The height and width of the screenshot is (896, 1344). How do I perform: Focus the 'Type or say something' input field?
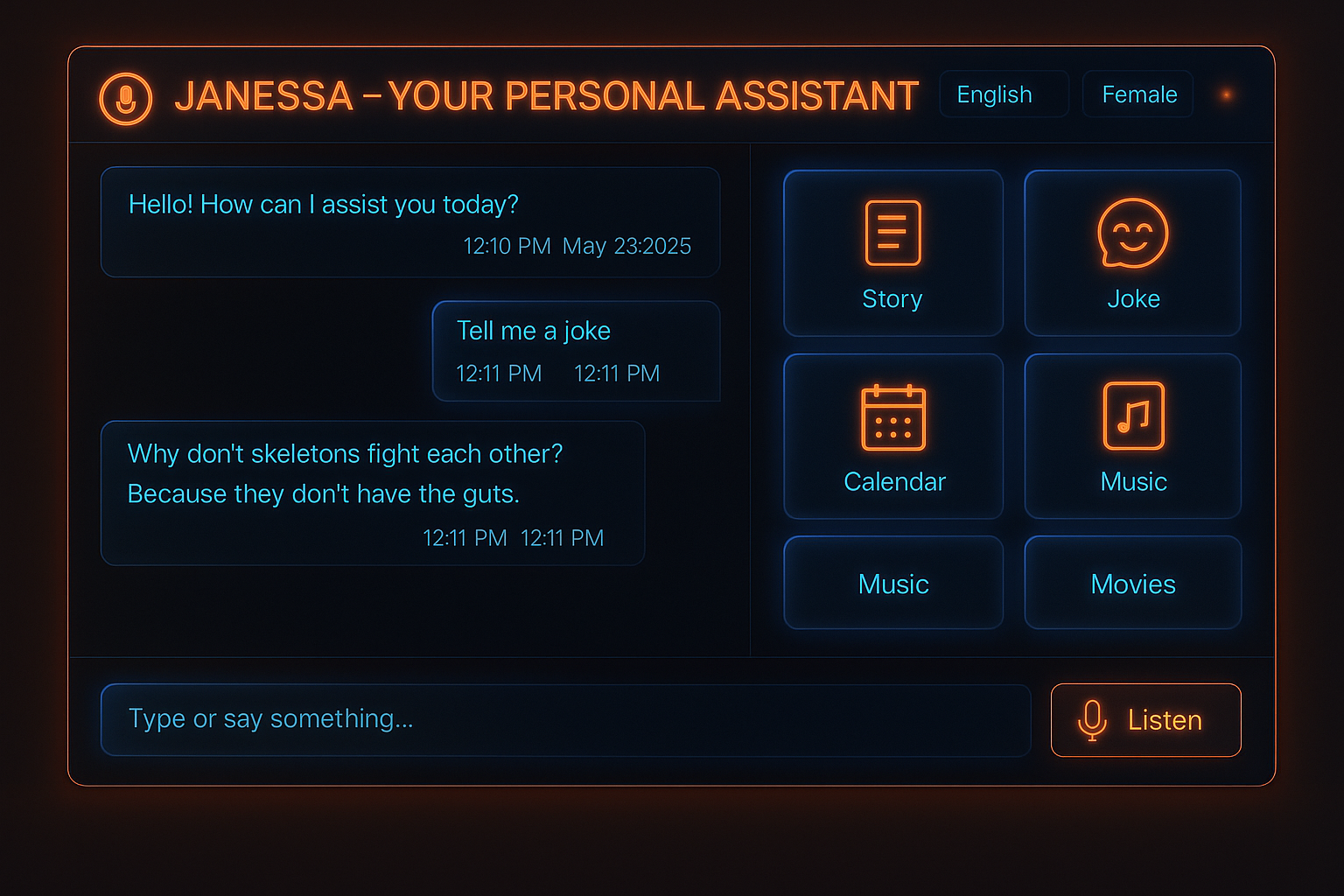click(x=564, y=719)
